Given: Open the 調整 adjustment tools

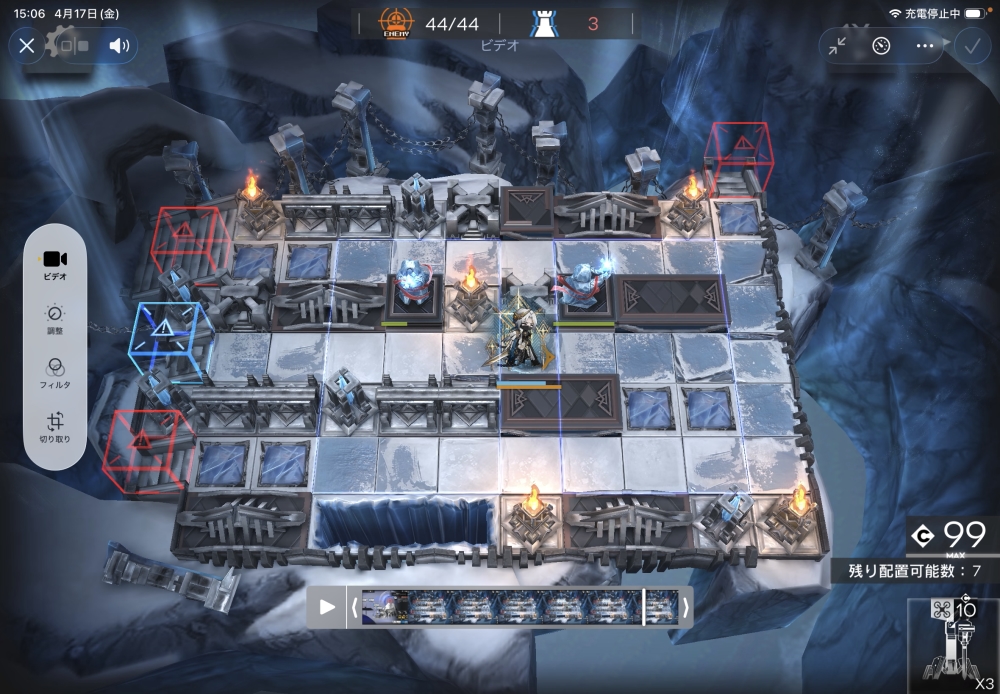Looking at the screenshot, I should [55, 320].
